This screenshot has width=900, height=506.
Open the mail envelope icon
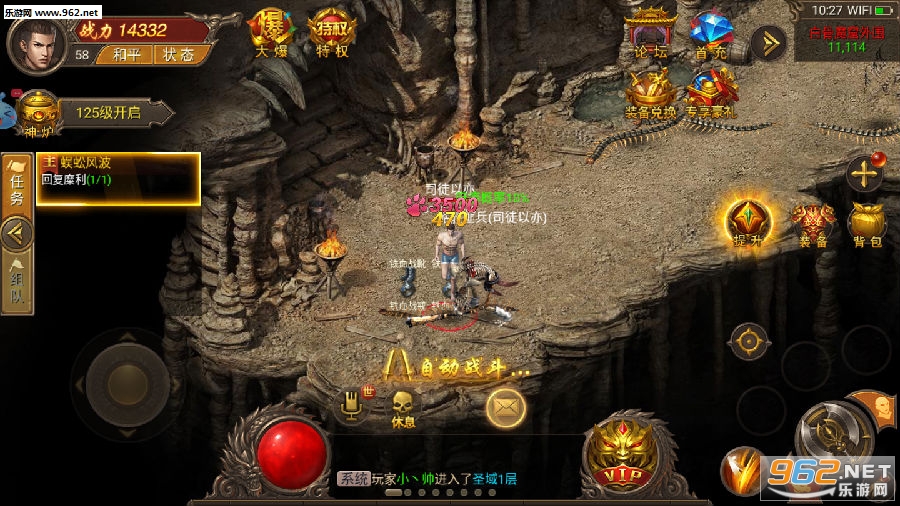pos(506,407)
